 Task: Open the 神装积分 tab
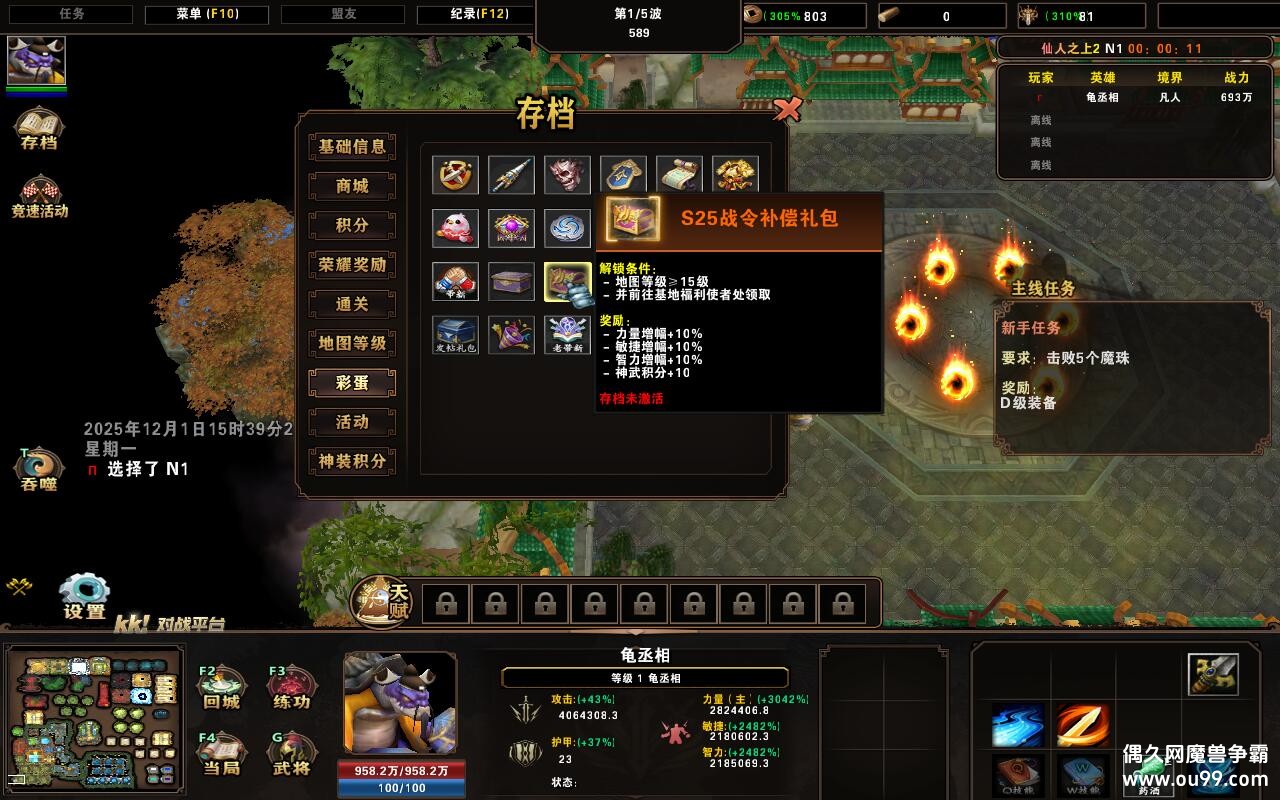click(352, 461)
